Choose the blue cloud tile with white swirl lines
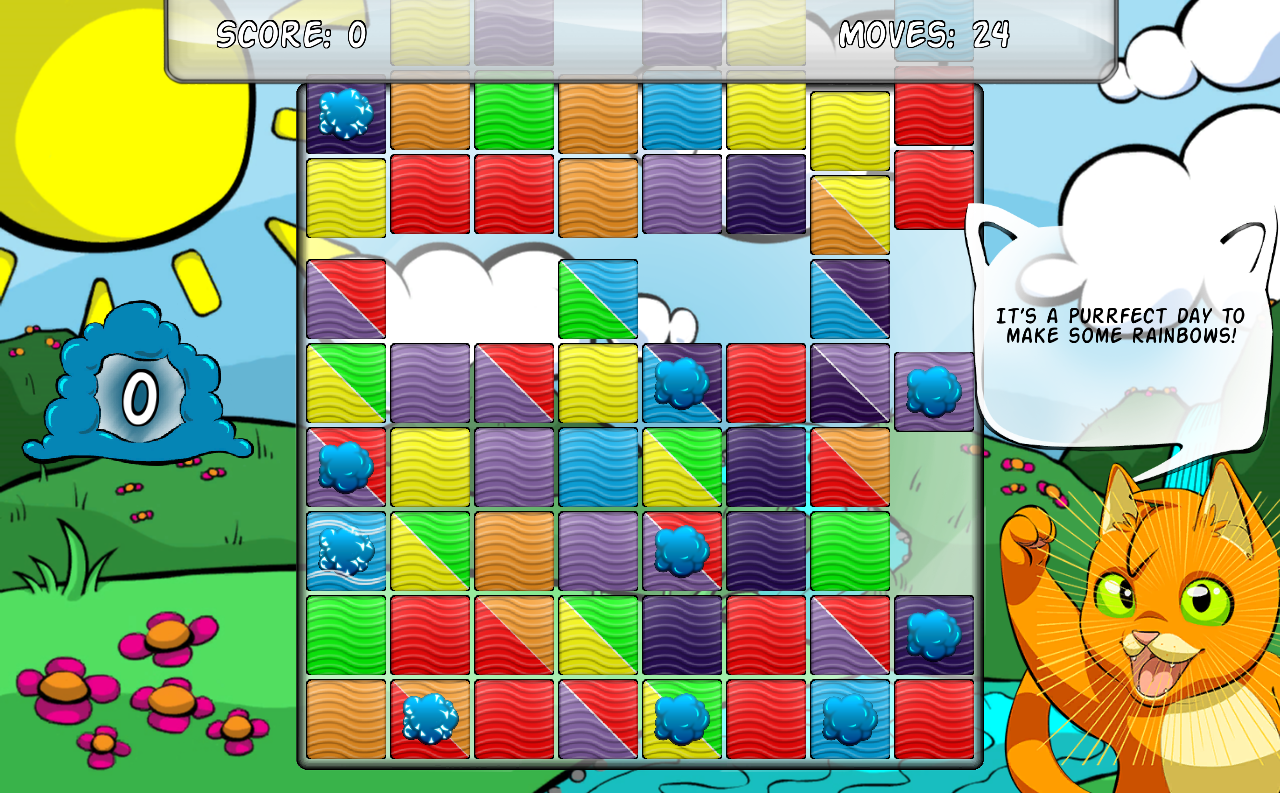 click(x=346, y=550)
